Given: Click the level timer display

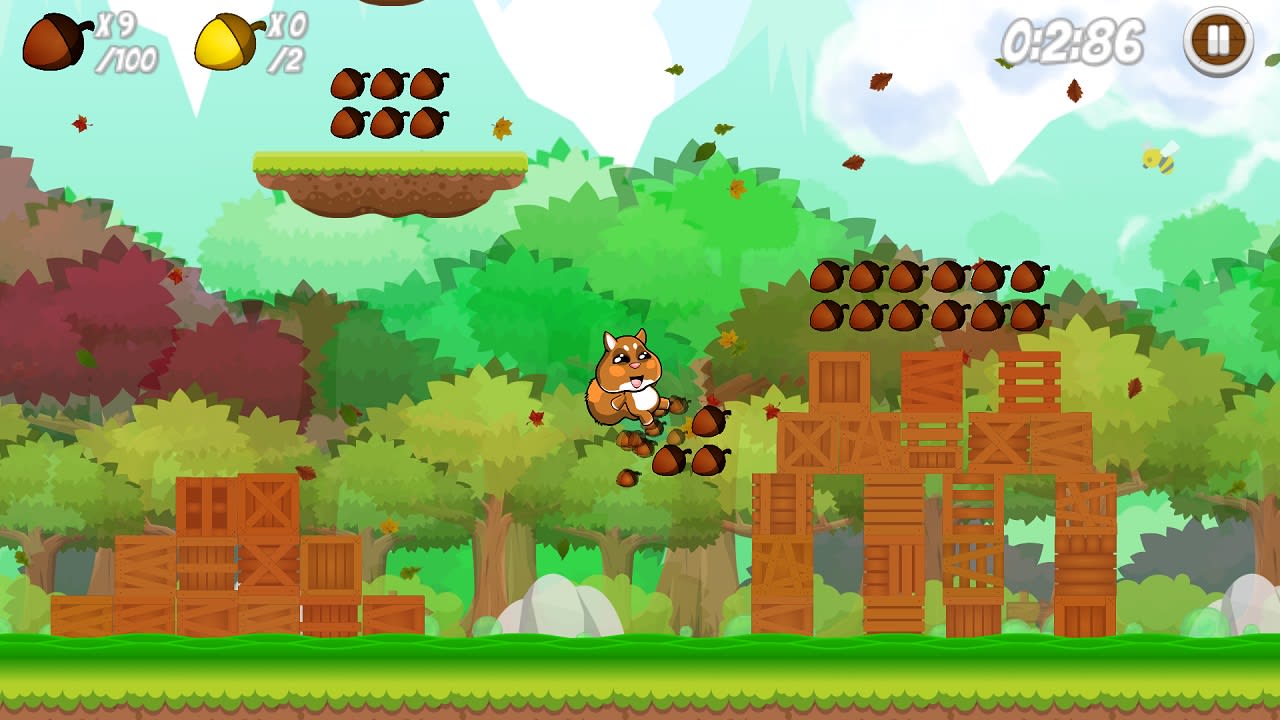Looking at the screenshot, I should (1075, 40).
